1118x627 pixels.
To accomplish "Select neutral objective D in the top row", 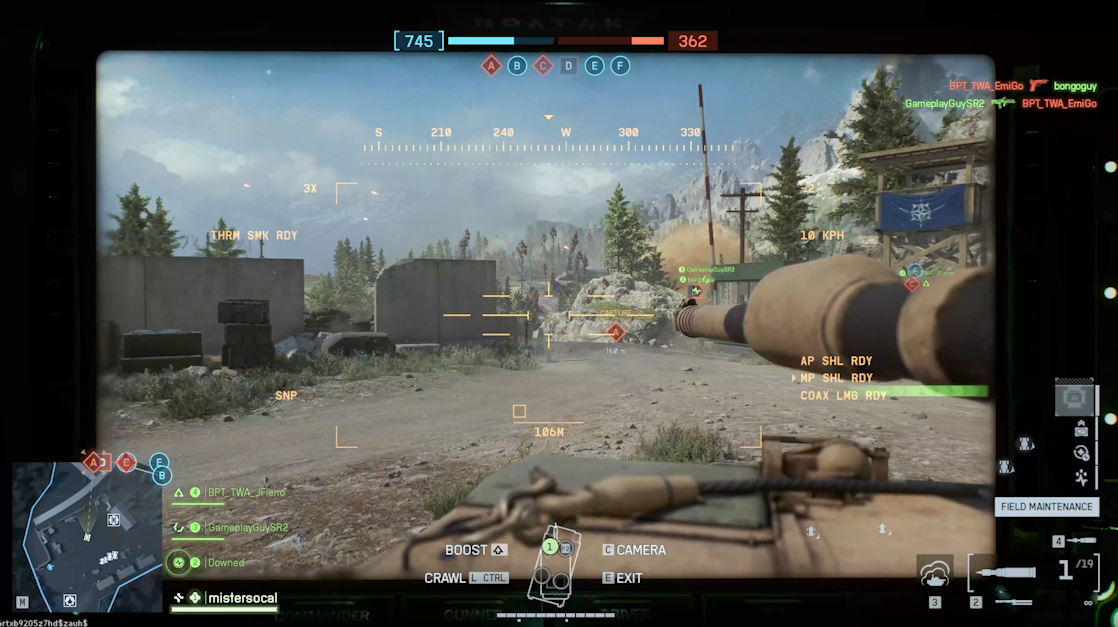I will pyautogui.click(x=569, y=66).
